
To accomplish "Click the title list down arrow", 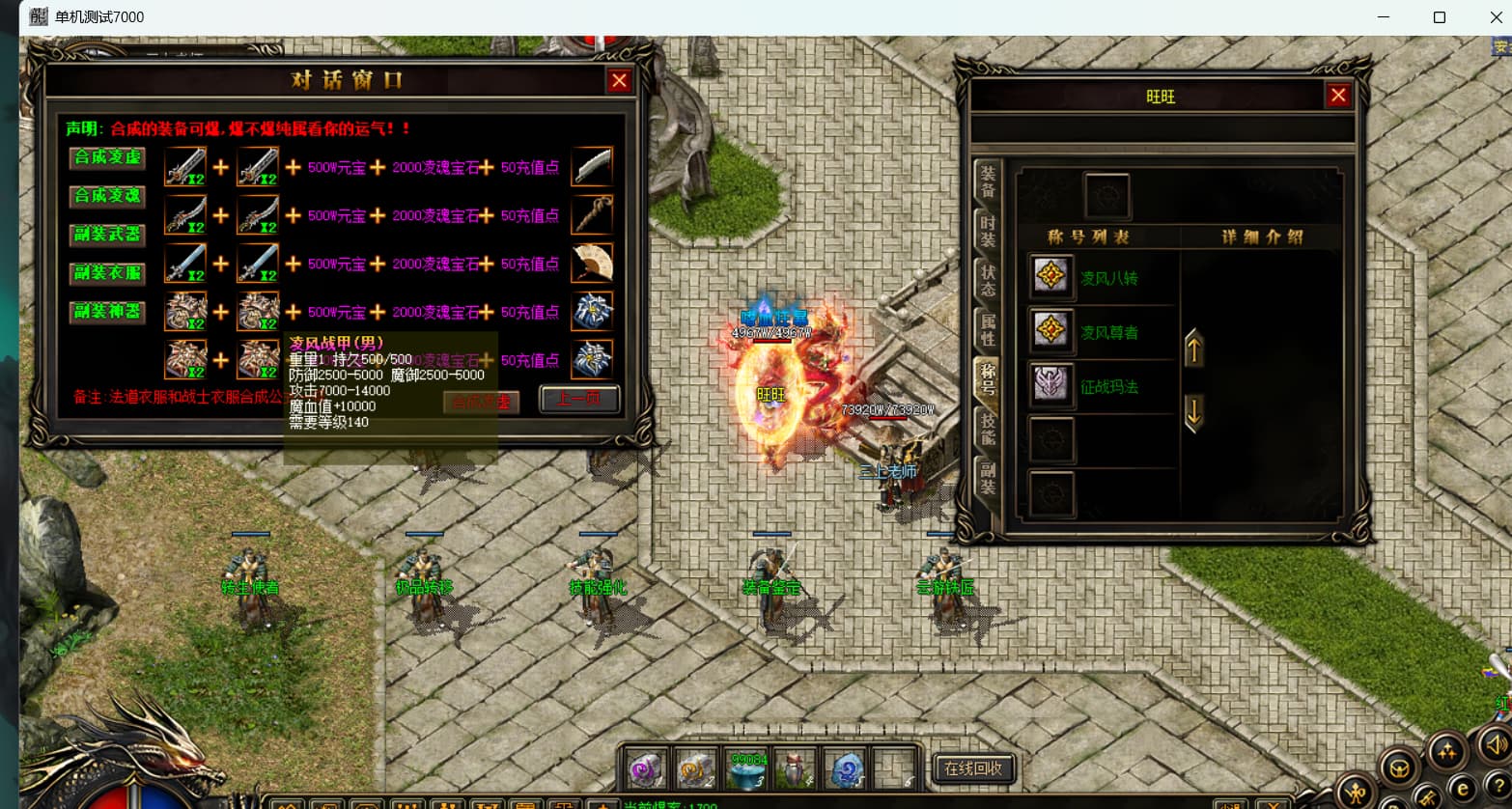I will coord(1194,414).
